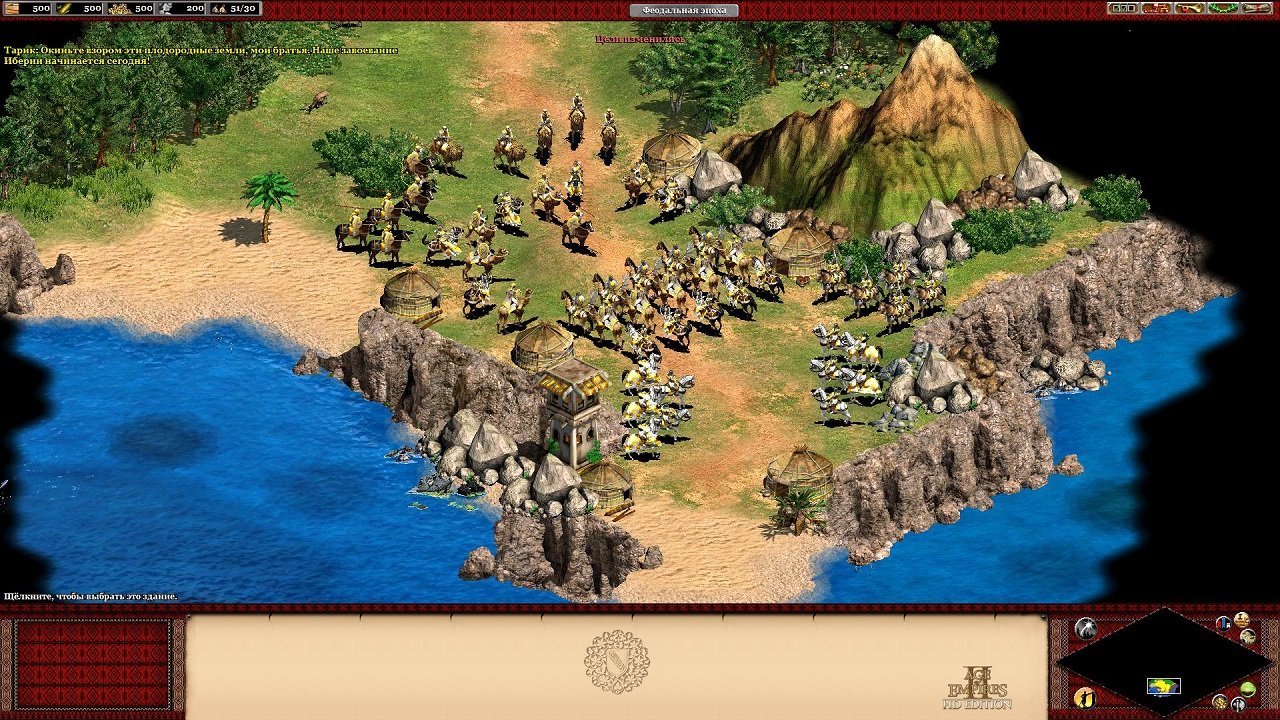Open the game menu via the scroll icon

tap(1256, 8)
